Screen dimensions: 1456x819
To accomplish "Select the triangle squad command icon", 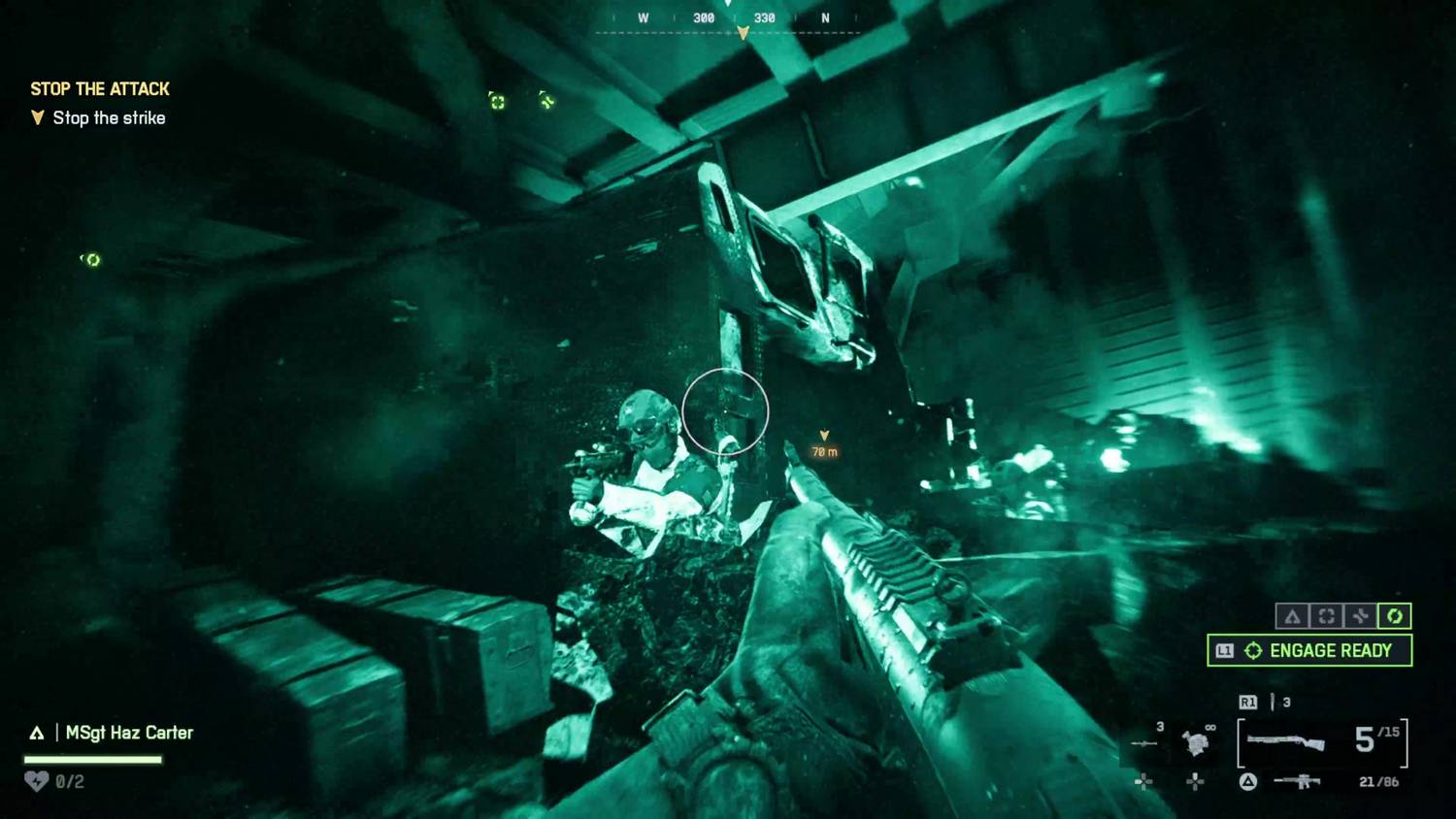I will click(x=1292, y=616).
